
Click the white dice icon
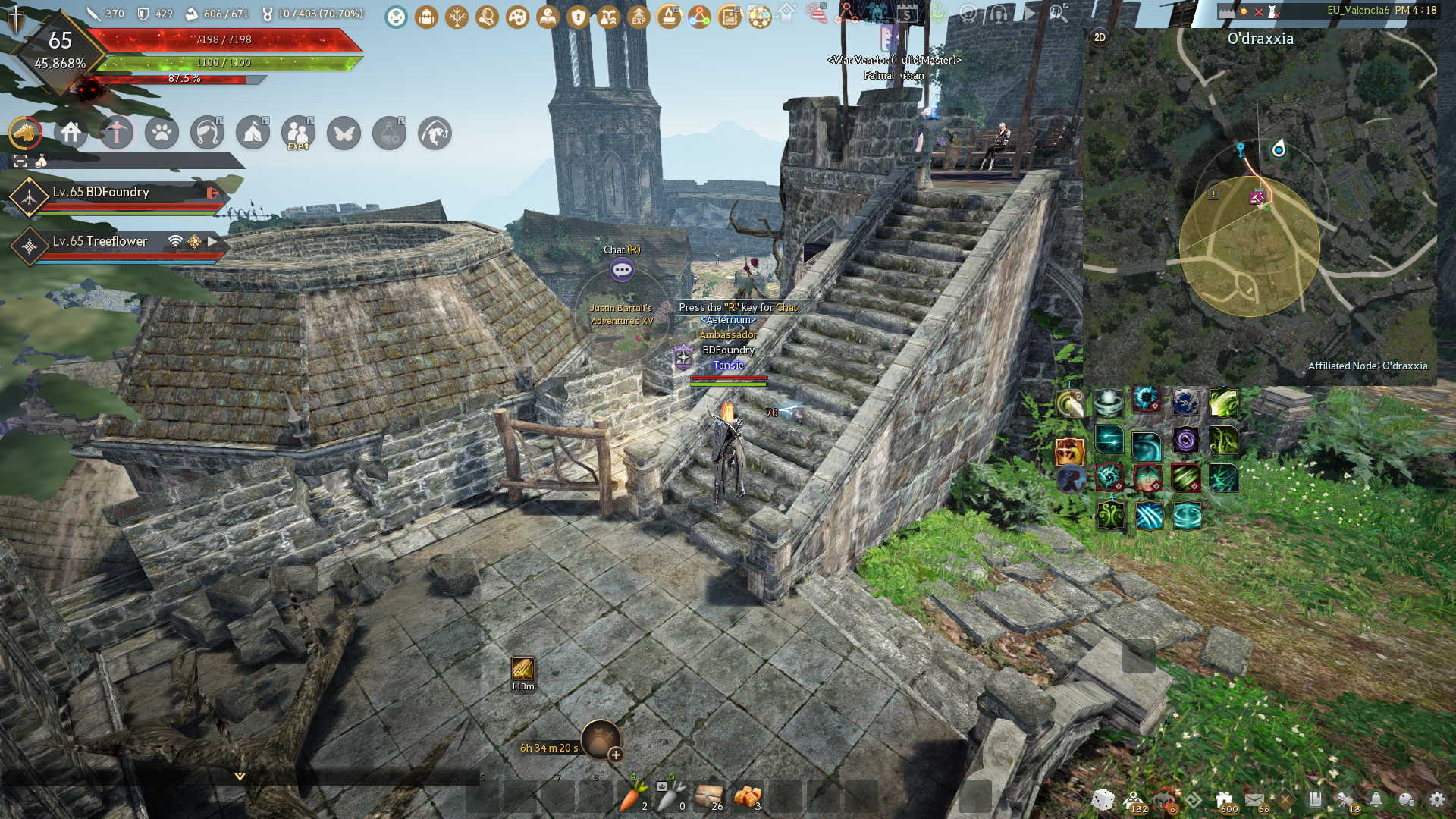tap(1103, 799)
